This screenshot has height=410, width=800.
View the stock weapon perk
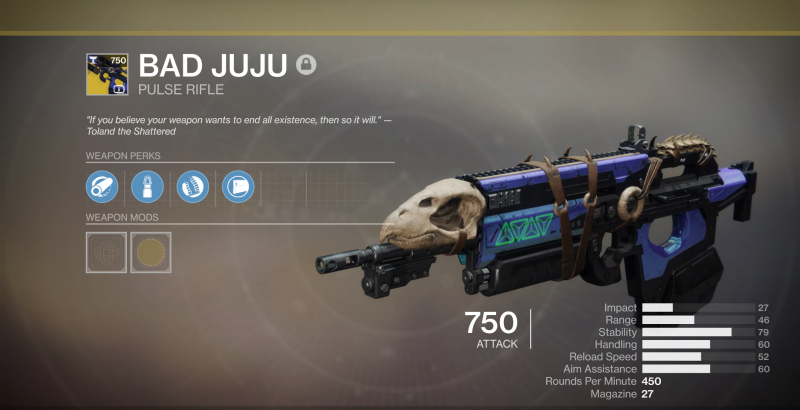point(238,186)
